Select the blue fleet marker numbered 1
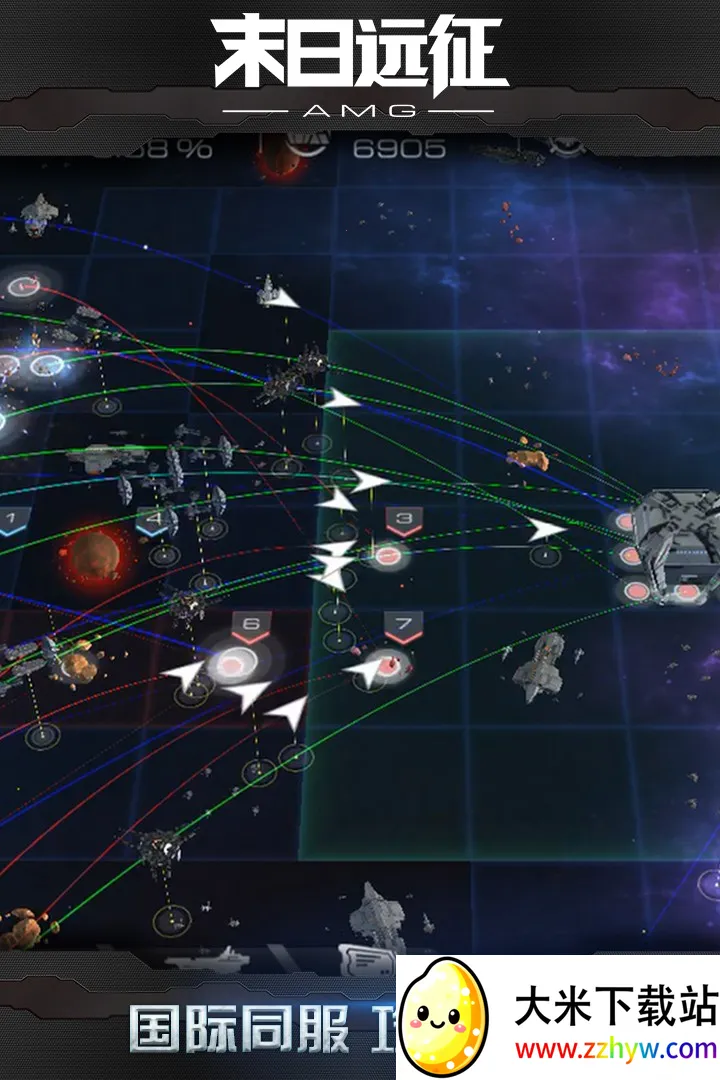The height and width of the screenshot is (1080, 720). [x=11, y=520]
